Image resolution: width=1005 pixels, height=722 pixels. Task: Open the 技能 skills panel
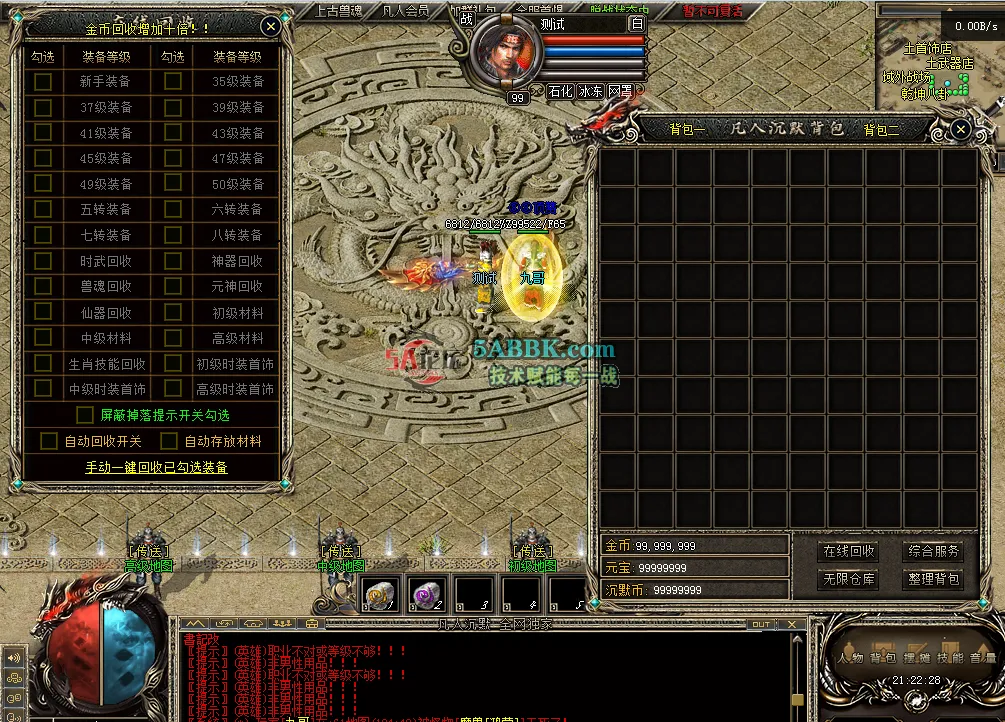coord(950,658)
